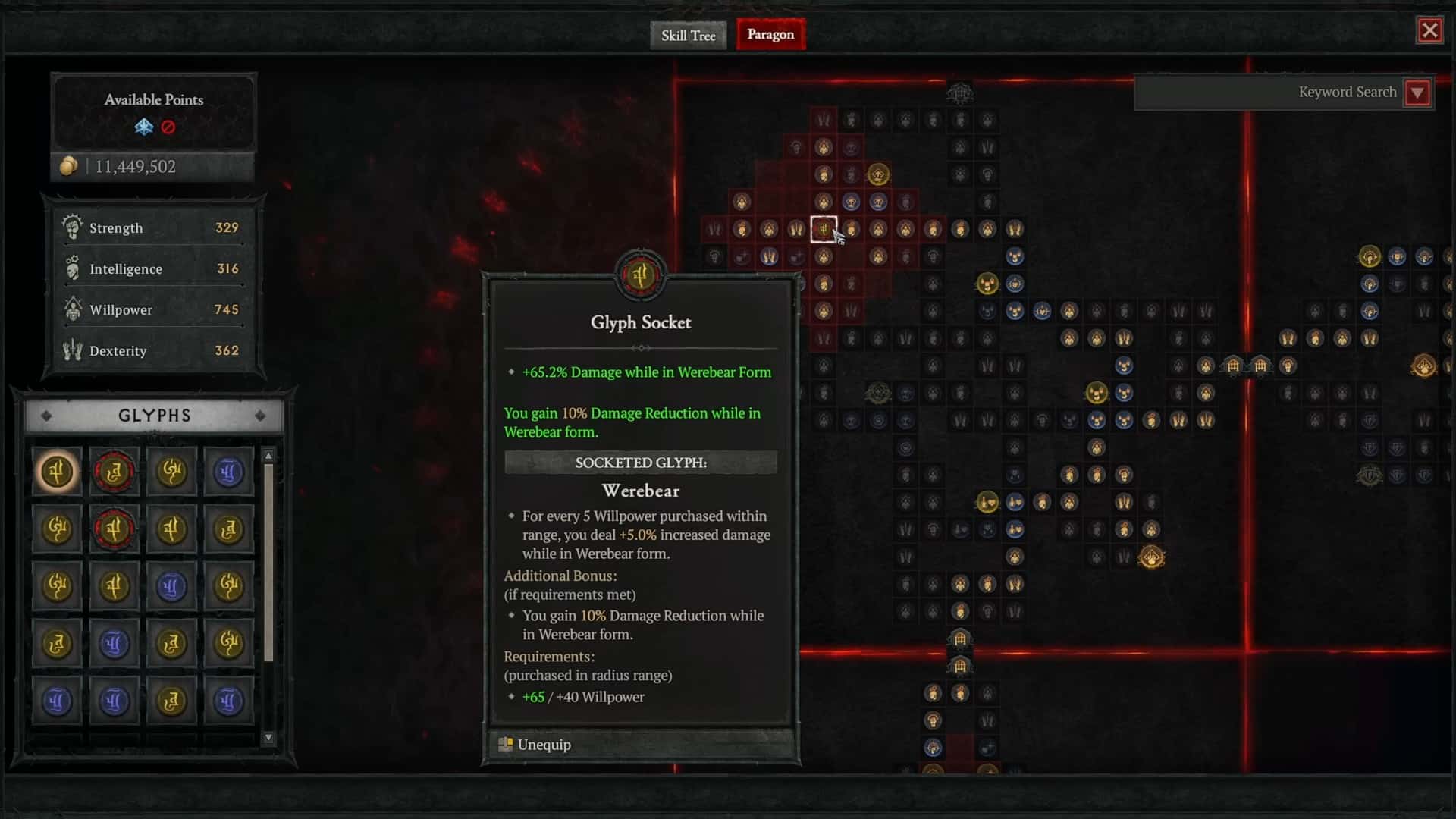
Task: Toggle the red restricted-points indicator in Available Points
Action: point(168,127)
